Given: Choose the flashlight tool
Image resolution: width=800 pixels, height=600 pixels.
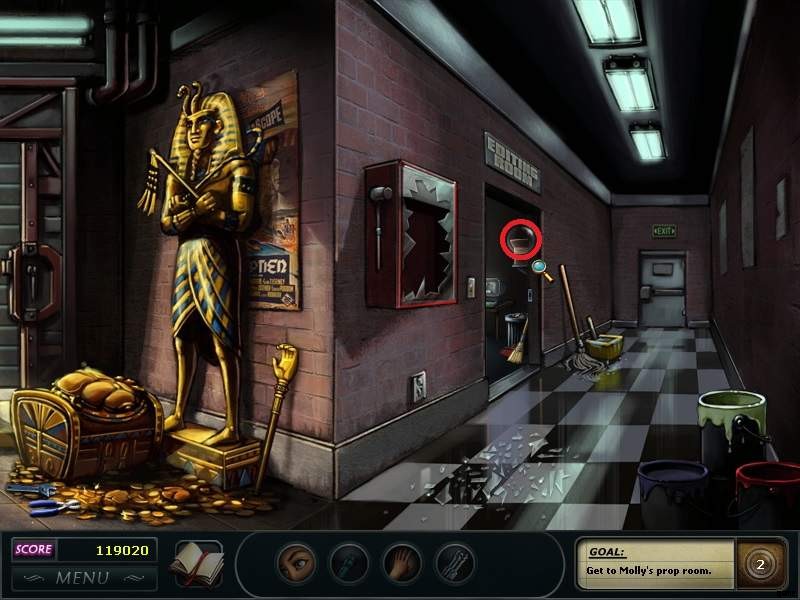Looking at the screenshot, I should (349, 564).
